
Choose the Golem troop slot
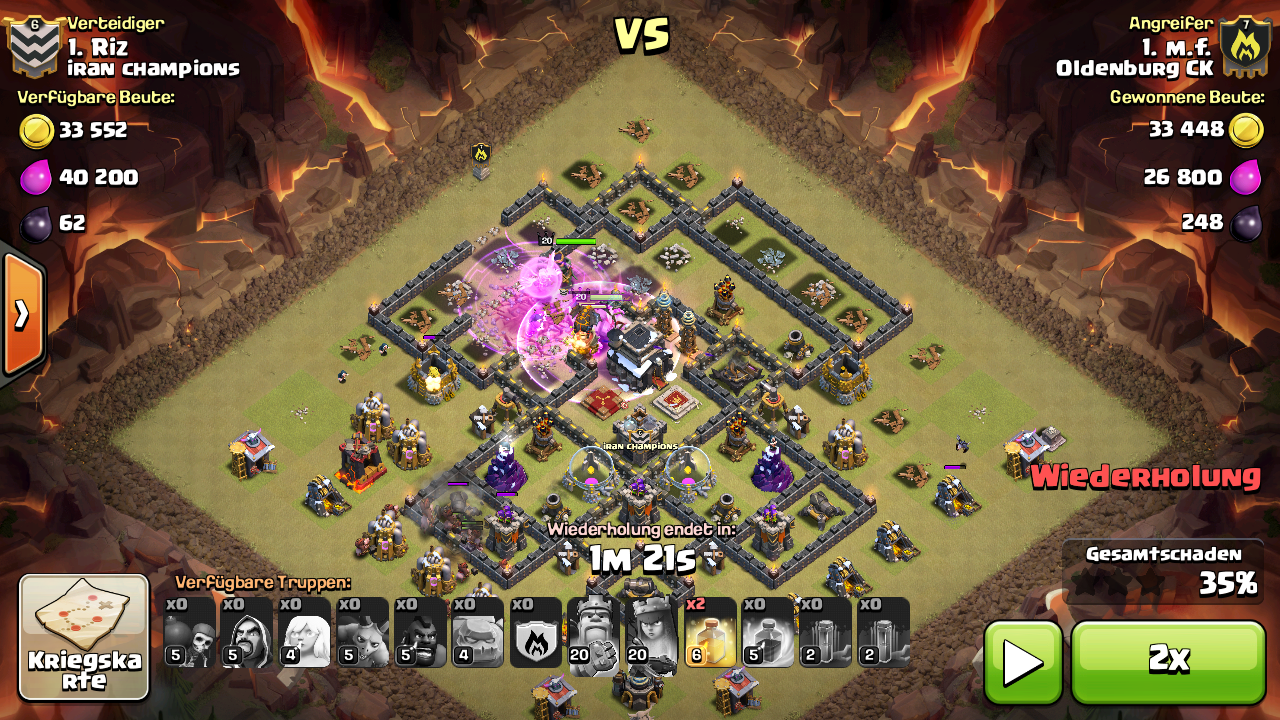tap(478, 633)
